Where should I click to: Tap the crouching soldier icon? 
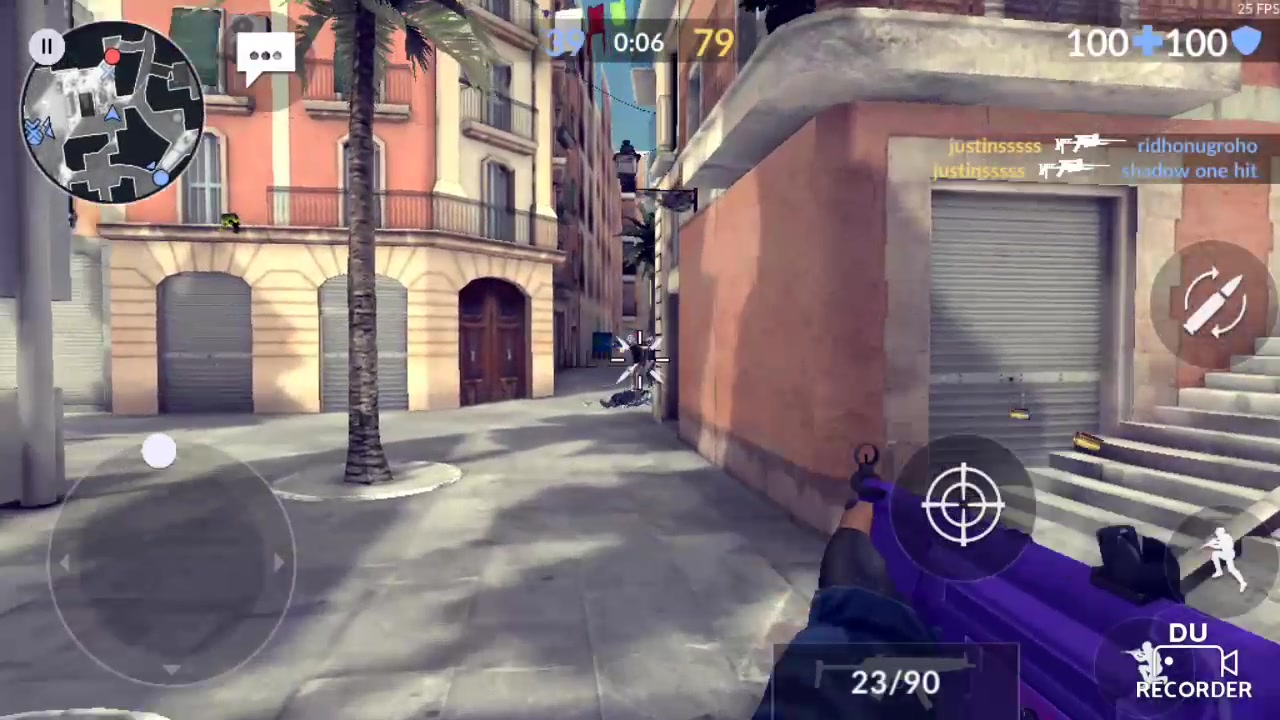pyautogui.click(x=1225, y=555)
